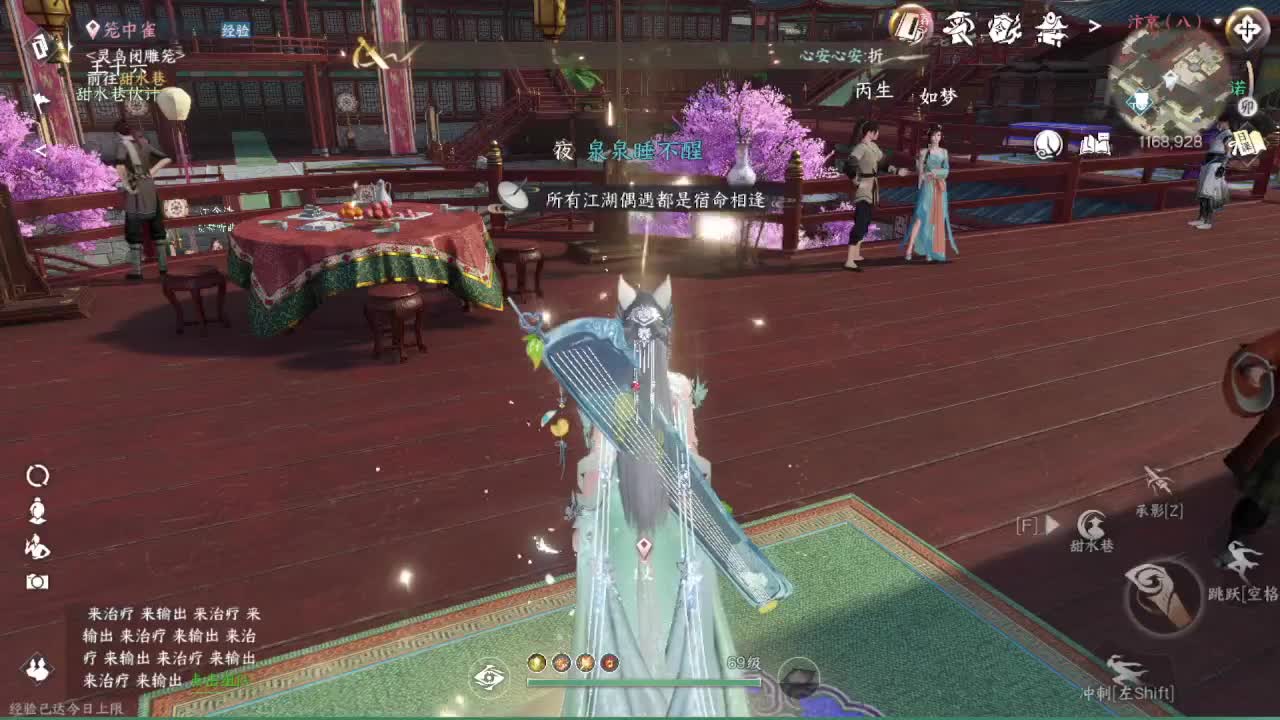Click the compass navigation icon at top-right corner
Screen dimensions: 1280x720
pos(1249,29)
